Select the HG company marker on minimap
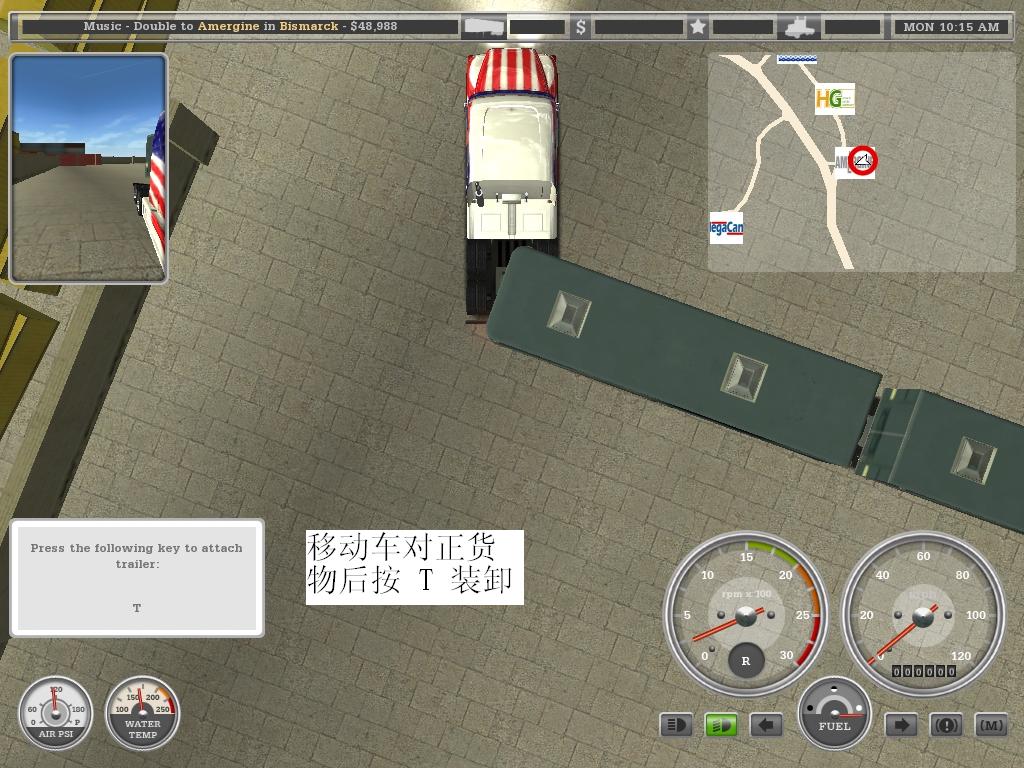Screen dimensions: 1024x768 834,98
